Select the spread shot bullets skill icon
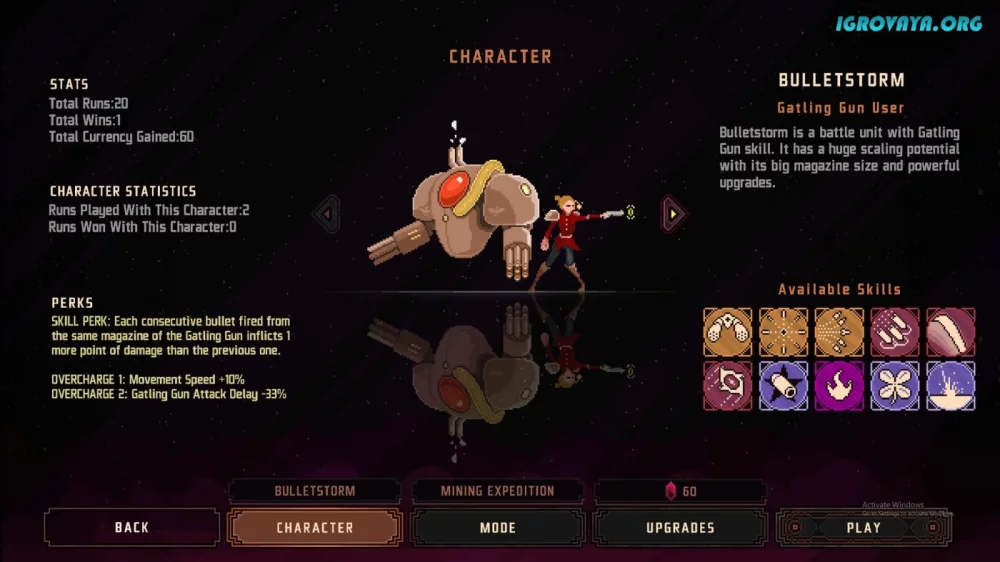This screenshot has width=1000, height=562. pyautogui.click(x=839, y=332)
